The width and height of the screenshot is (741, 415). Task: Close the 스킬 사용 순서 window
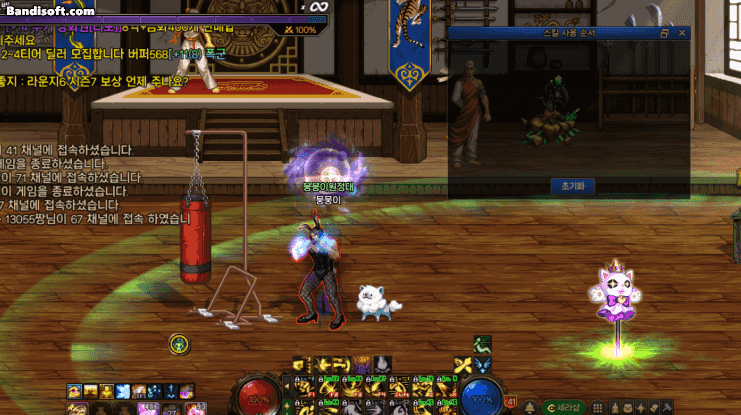click(x=681, y=33)
